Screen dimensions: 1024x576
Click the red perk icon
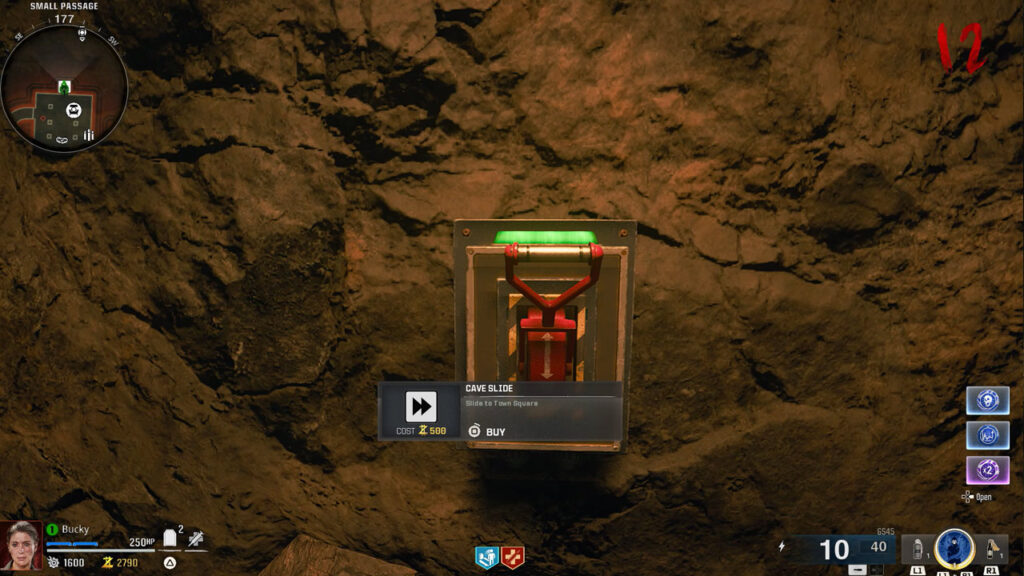(513, 558)
